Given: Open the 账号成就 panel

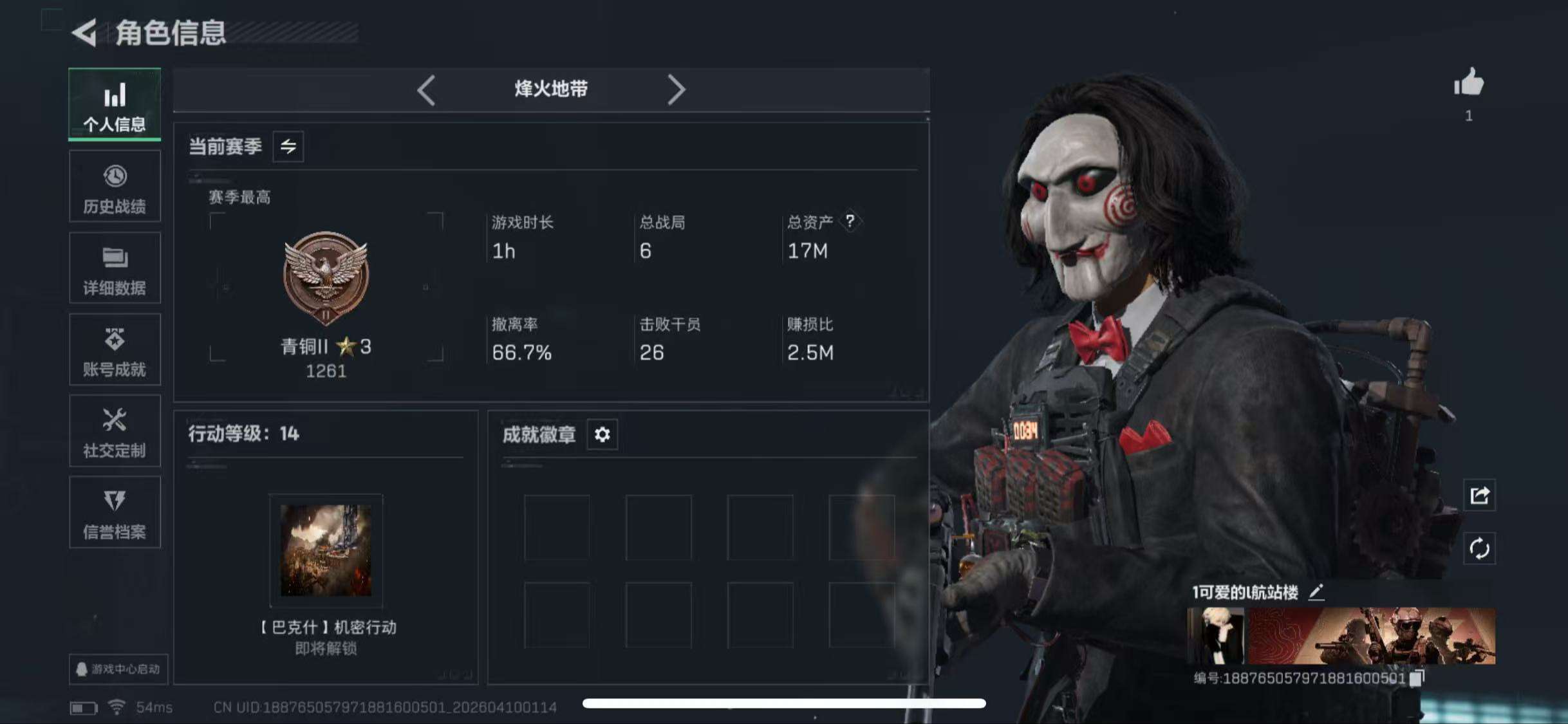Looking at the screenshot, I should [115, 349].
